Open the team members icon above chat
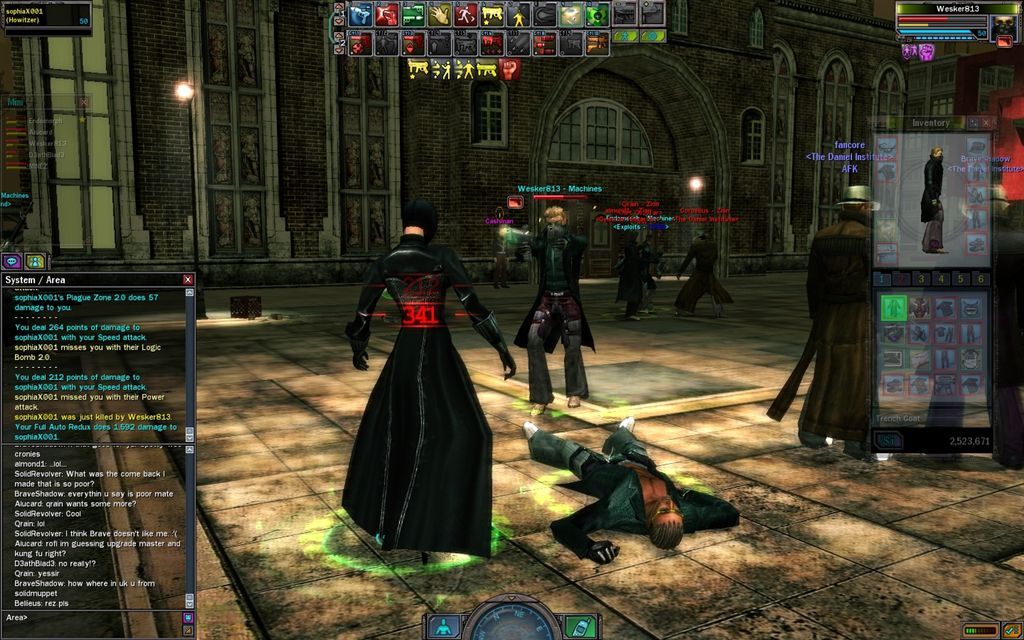Image resolution: width=1024 pixels, height=640 pixels. click(35, 261)
